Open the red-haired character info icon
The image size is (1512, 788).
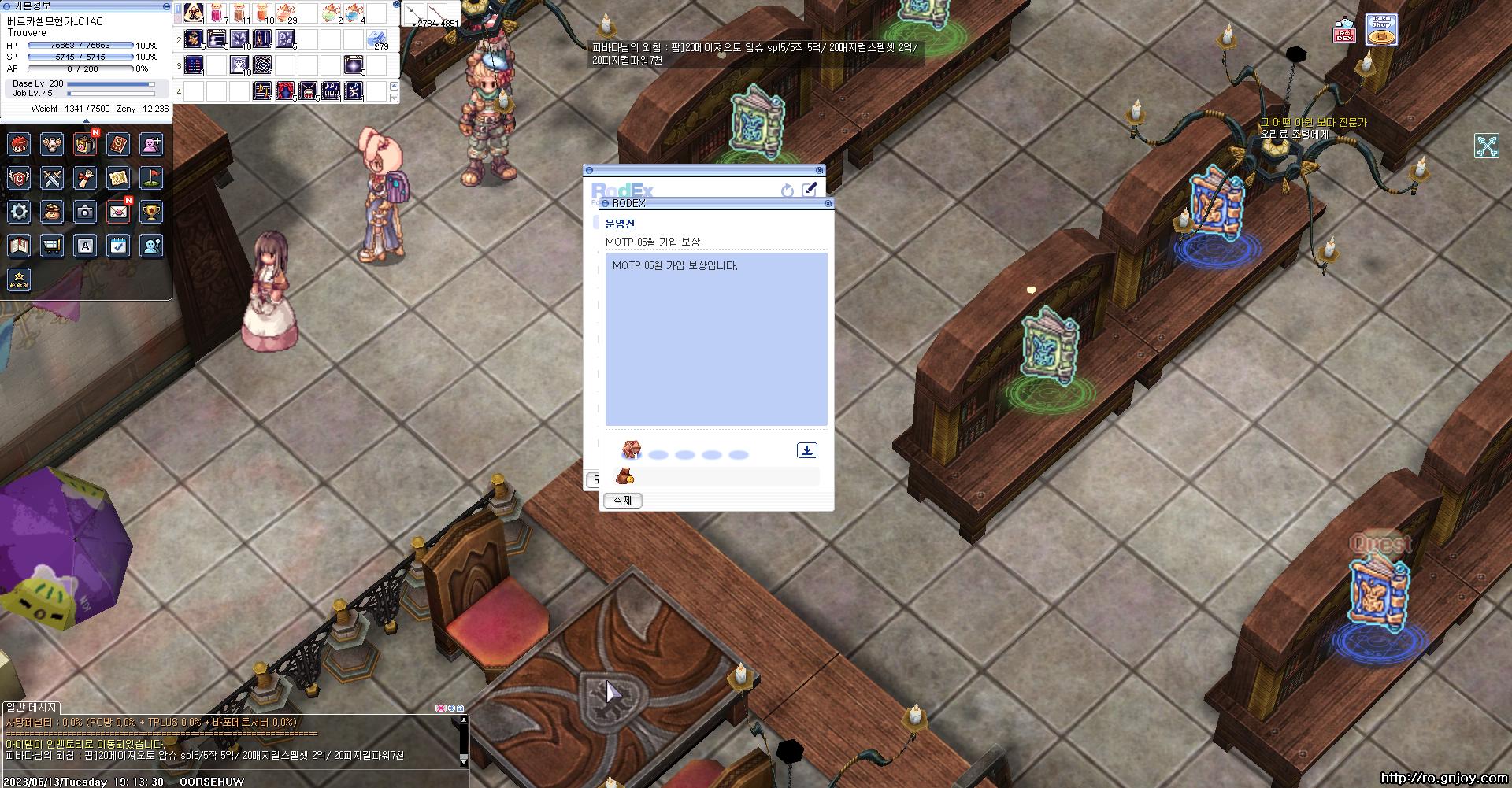(x=19, y=144)
